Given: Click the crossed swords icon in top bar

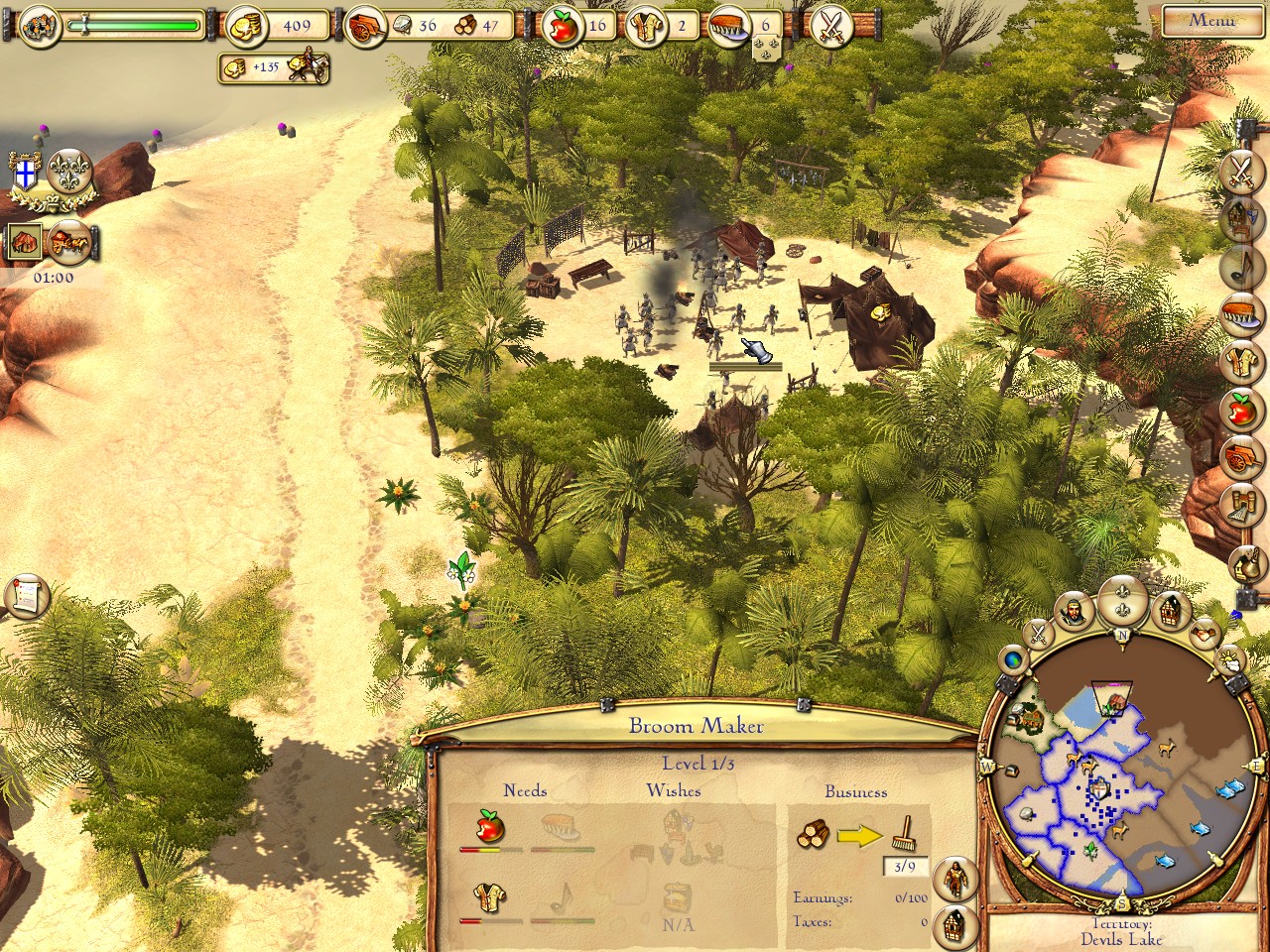Looking at the screenshot, I should click(x=831, y=27).
